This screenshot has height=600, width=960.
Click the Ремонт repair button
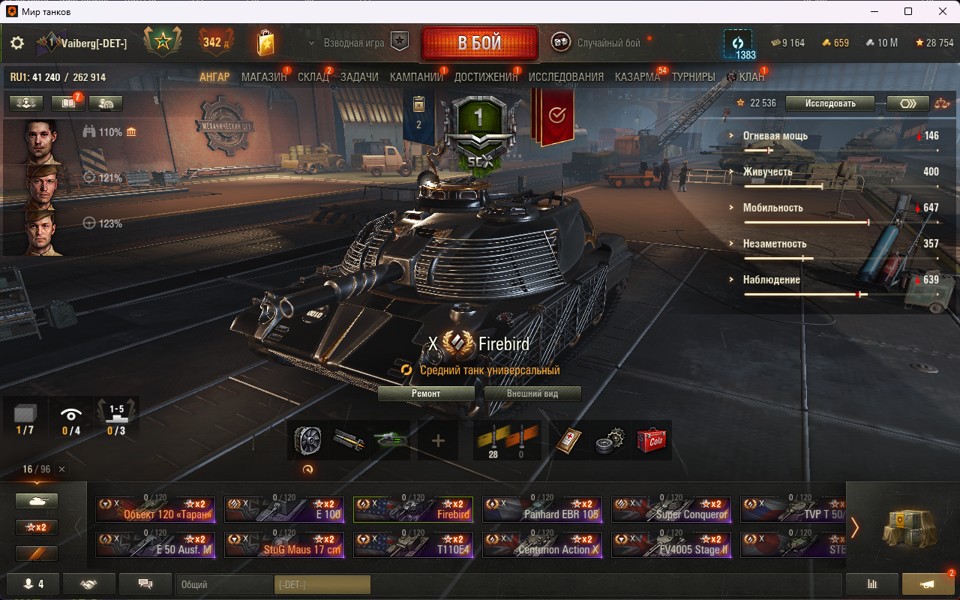click(x=426, y=394)
